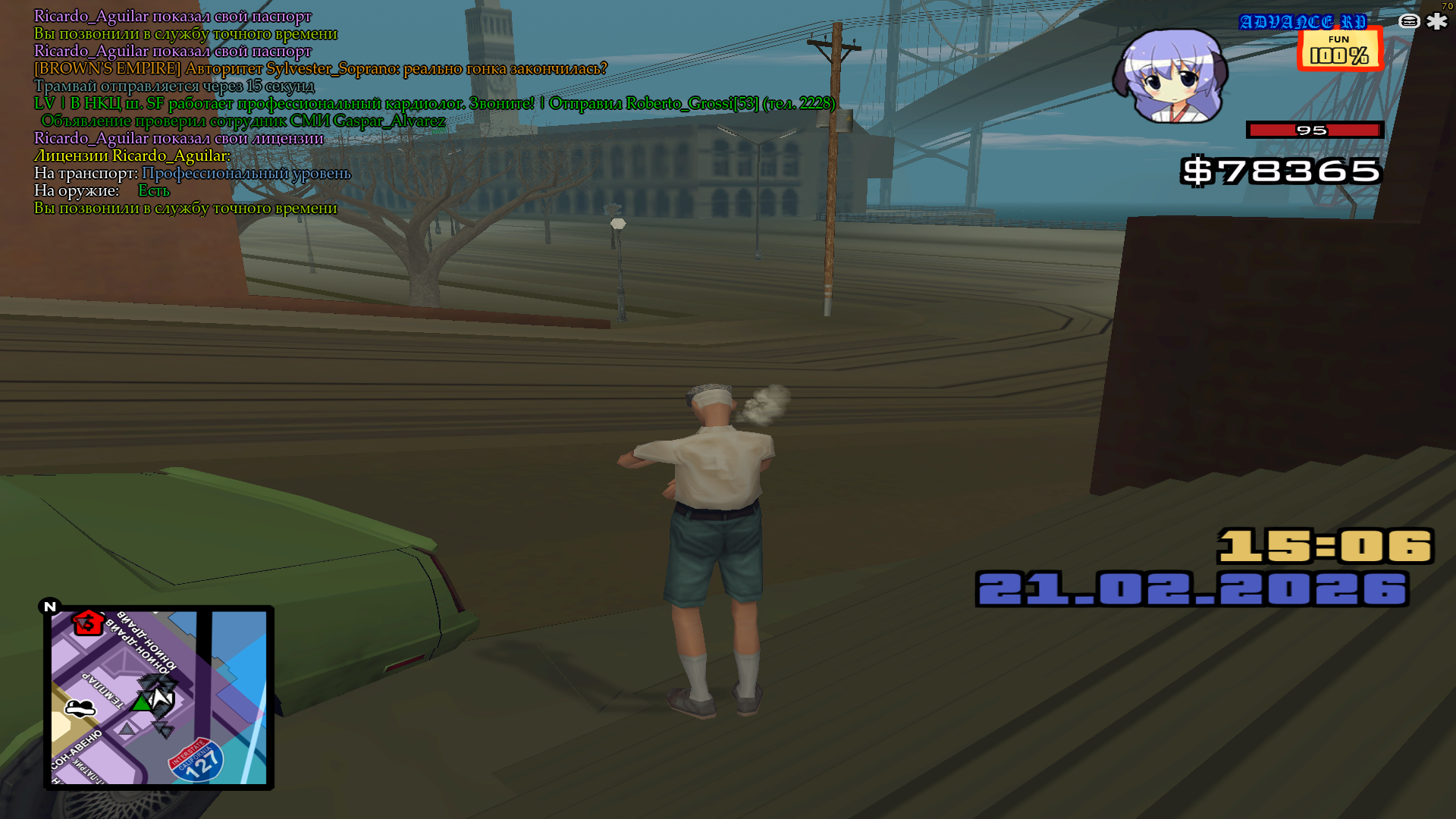
Task: Click the white asterisk icon
Action: [x=1436, y=21]
